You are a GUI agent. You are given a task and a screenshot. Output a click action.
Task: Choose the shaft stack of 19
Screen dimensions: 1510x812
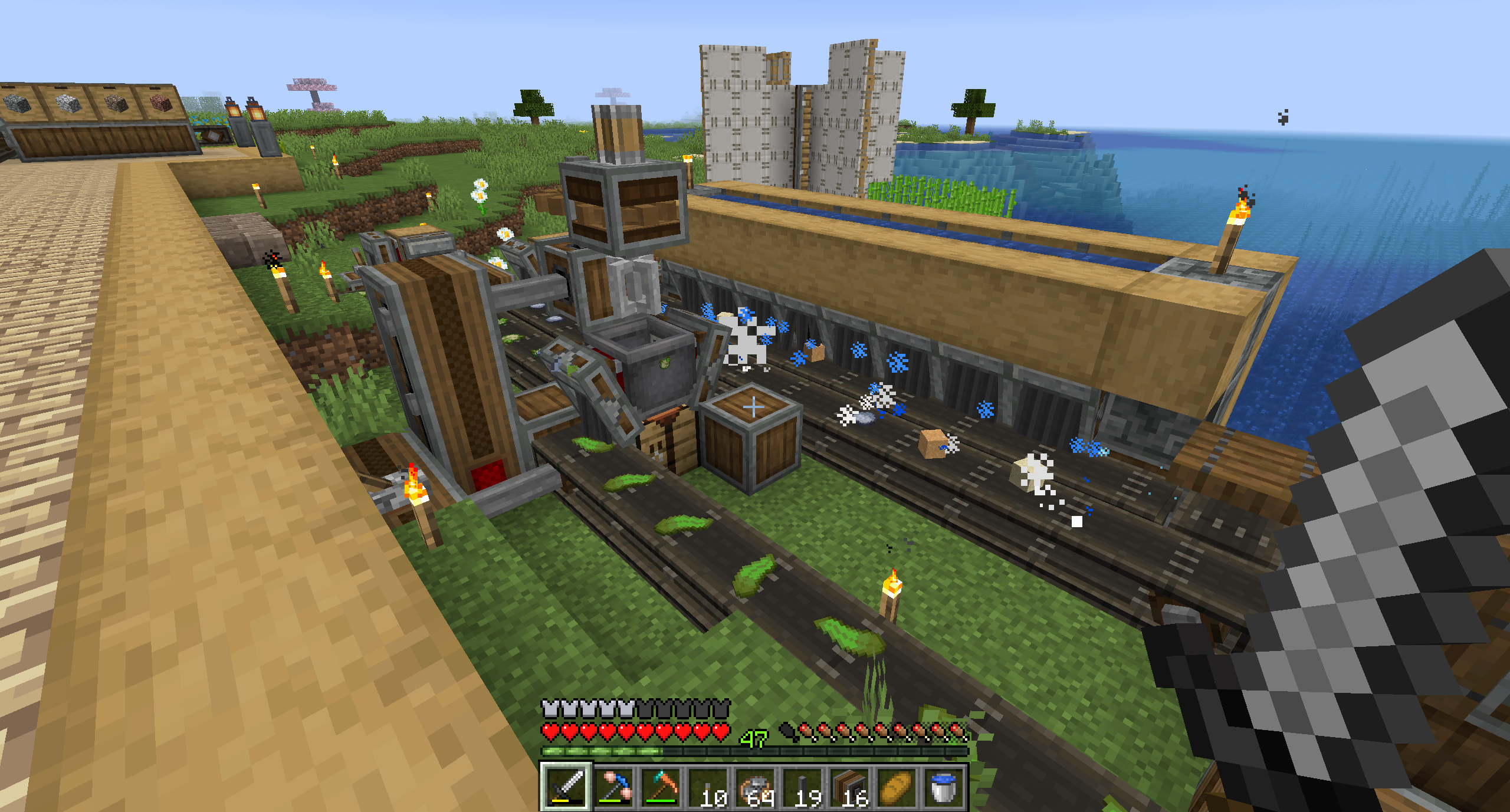point(802,787)
